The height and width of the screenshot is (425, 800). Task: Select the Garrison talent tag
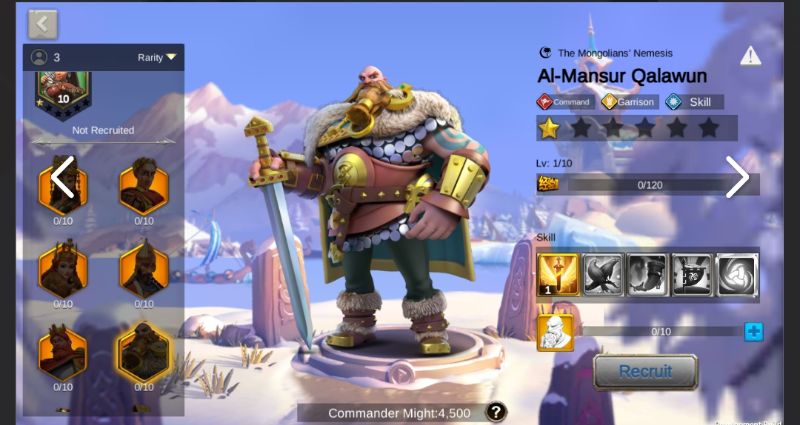click(x=629, y=102)
